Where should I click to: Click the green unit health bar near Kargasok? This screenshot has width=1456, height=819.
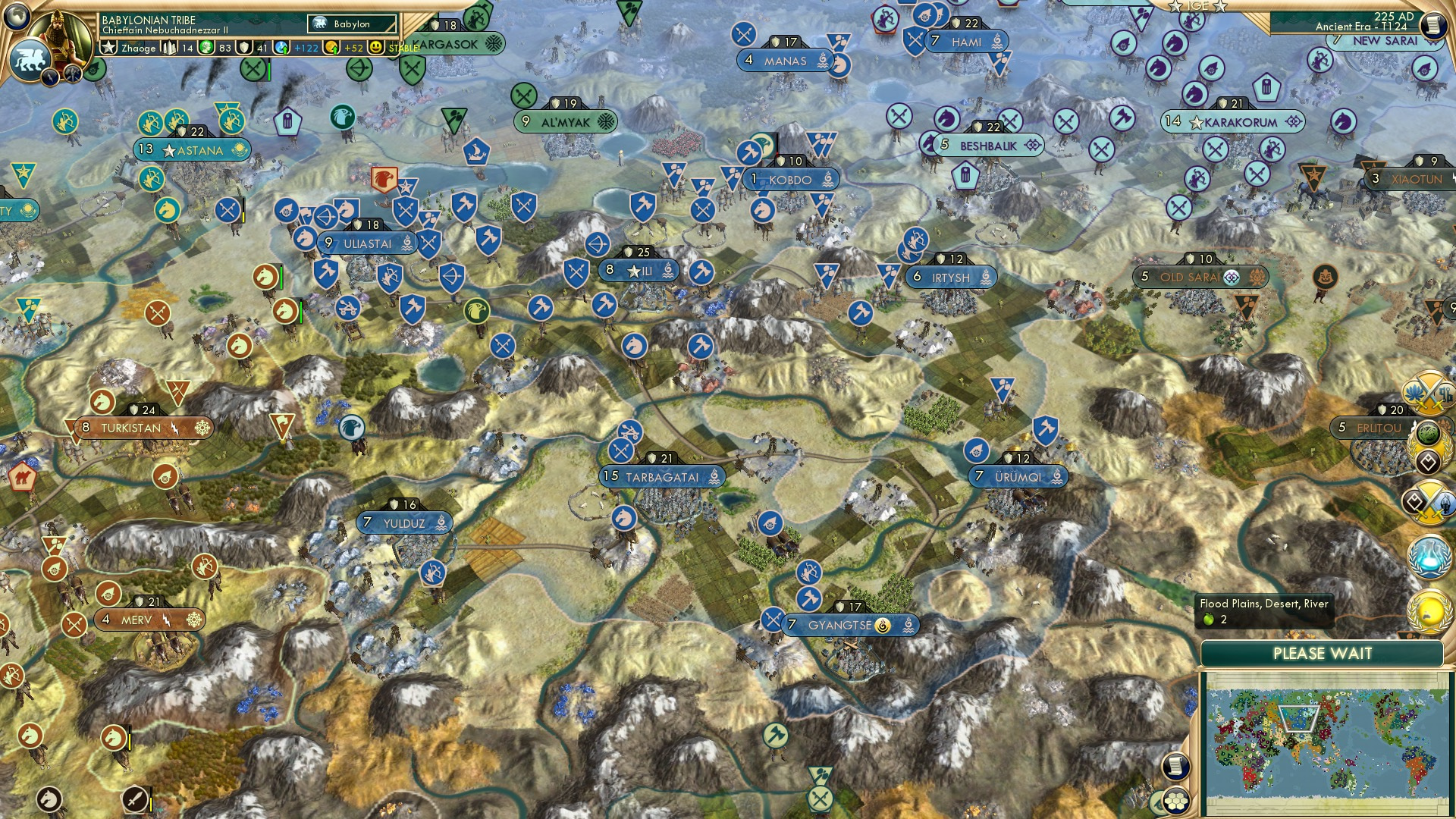268,72
